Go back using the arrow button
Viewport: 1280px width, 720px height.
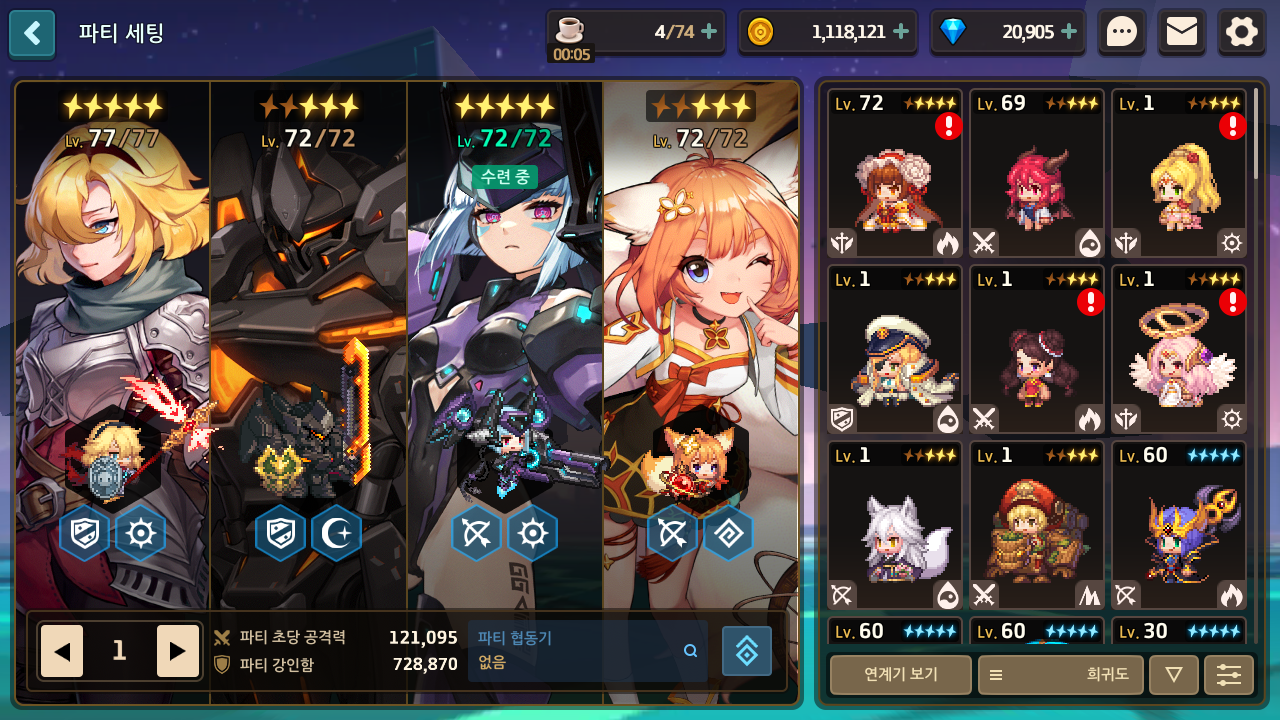[x=32, y=33]
